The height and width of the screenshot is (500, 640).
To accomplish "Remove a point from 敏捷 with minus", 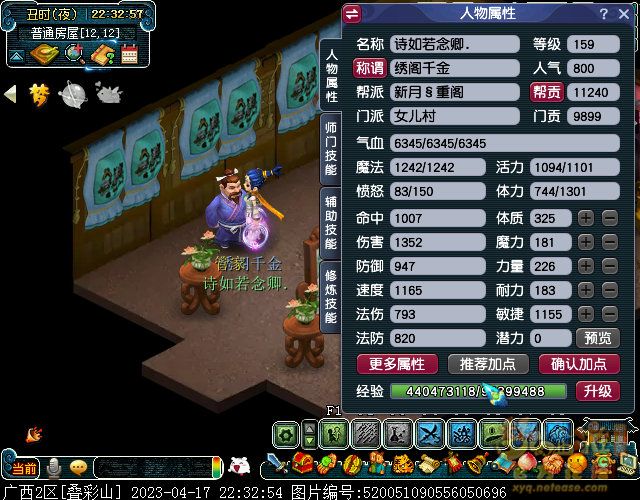I will pos(609,314).
